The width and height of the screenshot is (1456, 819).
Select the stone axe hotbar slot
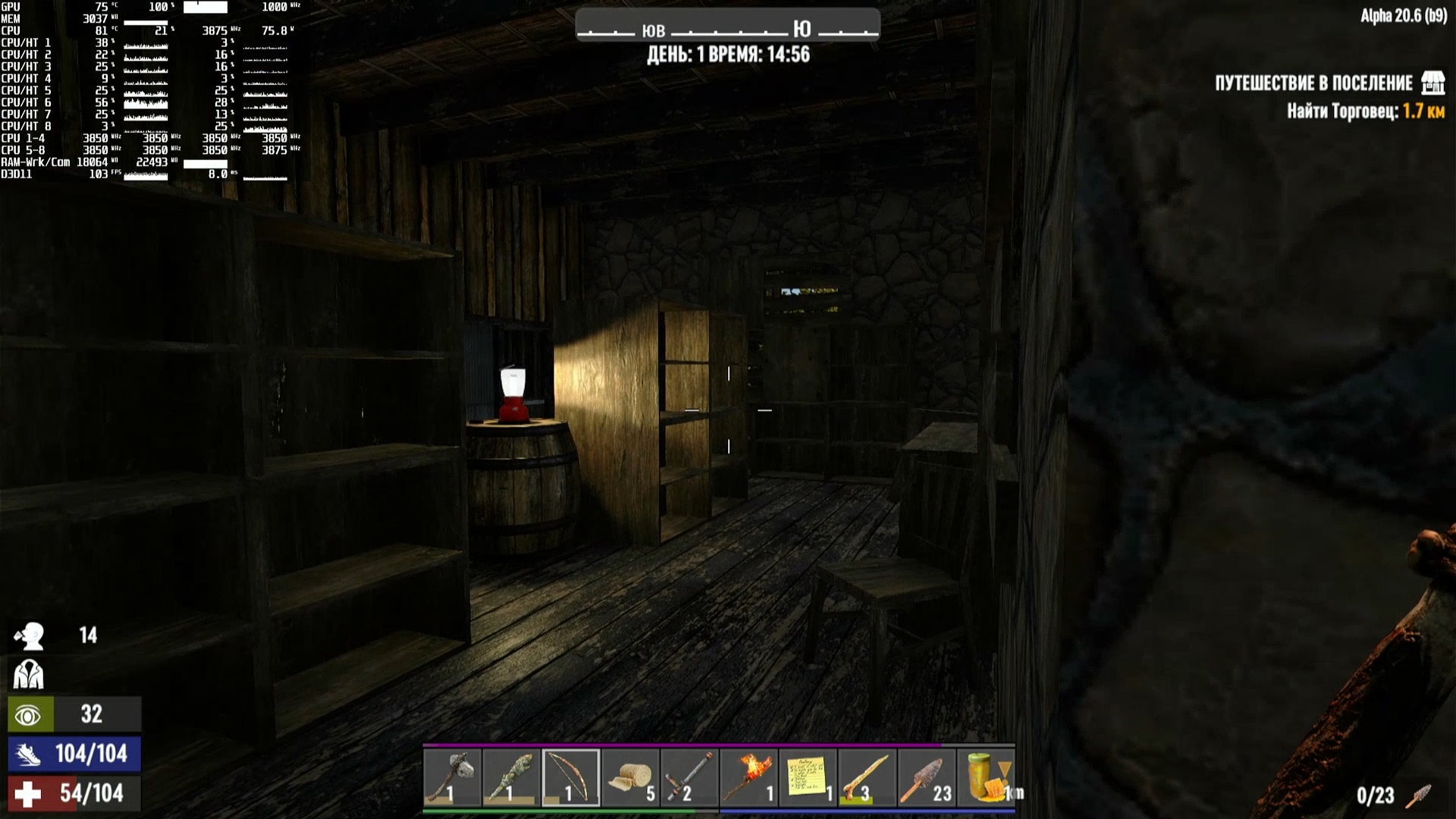point(452,777)
